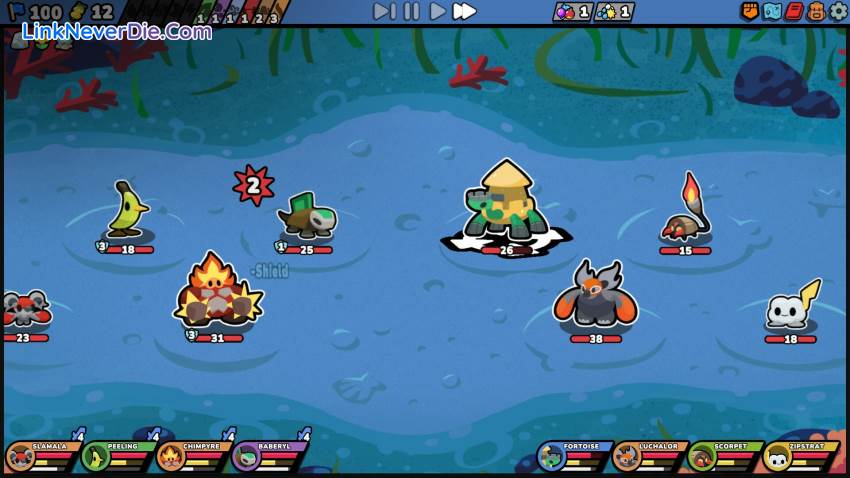Click the orange fist icon
Viewport: 850px width, 478px height.
point(750,11)
